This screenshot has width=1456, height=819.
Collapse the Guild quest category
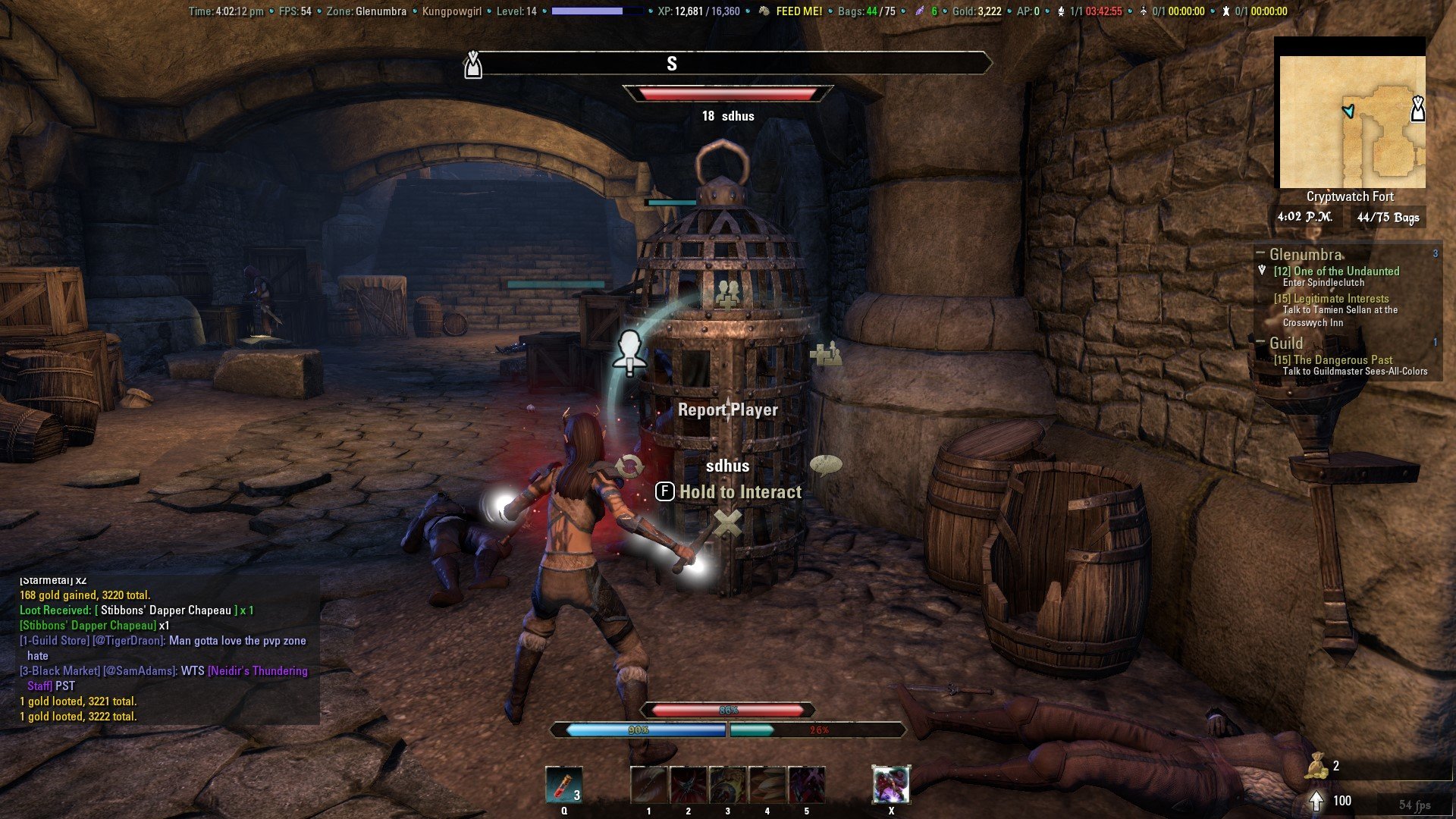[x=1260, y=343]
